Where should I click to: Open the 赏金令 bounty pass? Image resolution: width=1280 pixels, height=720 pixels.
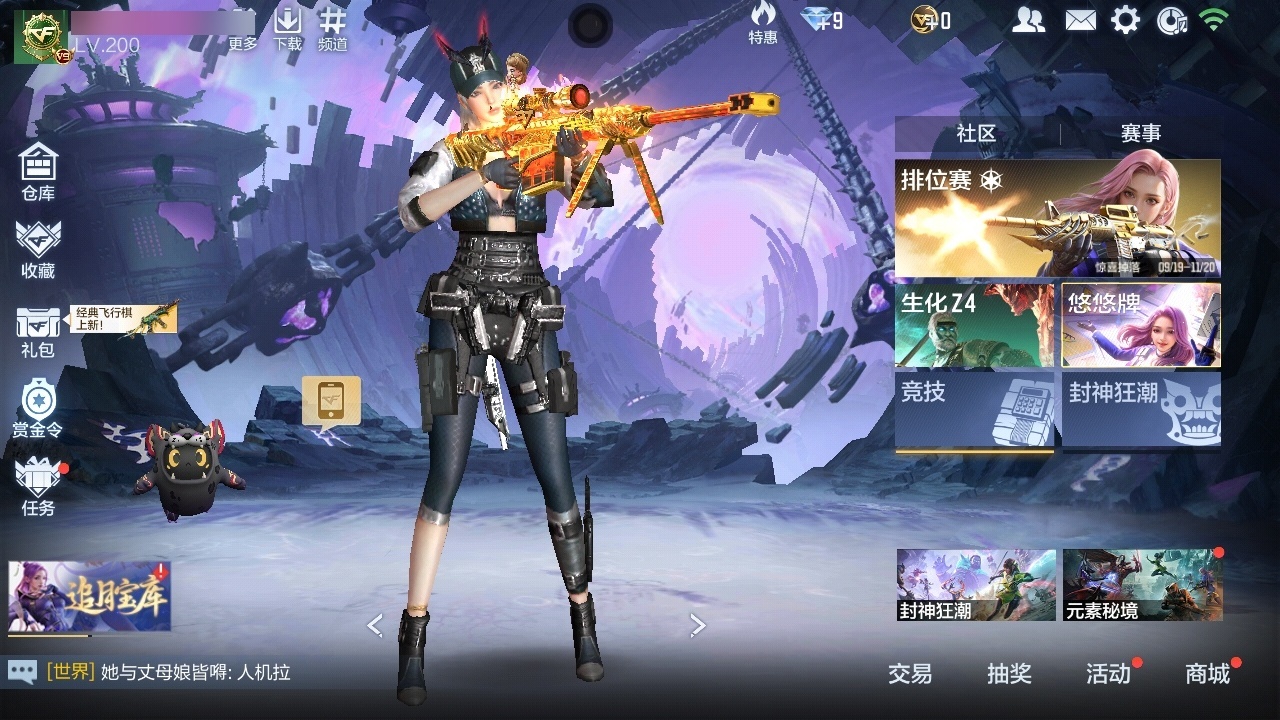(x=38, y=408)
